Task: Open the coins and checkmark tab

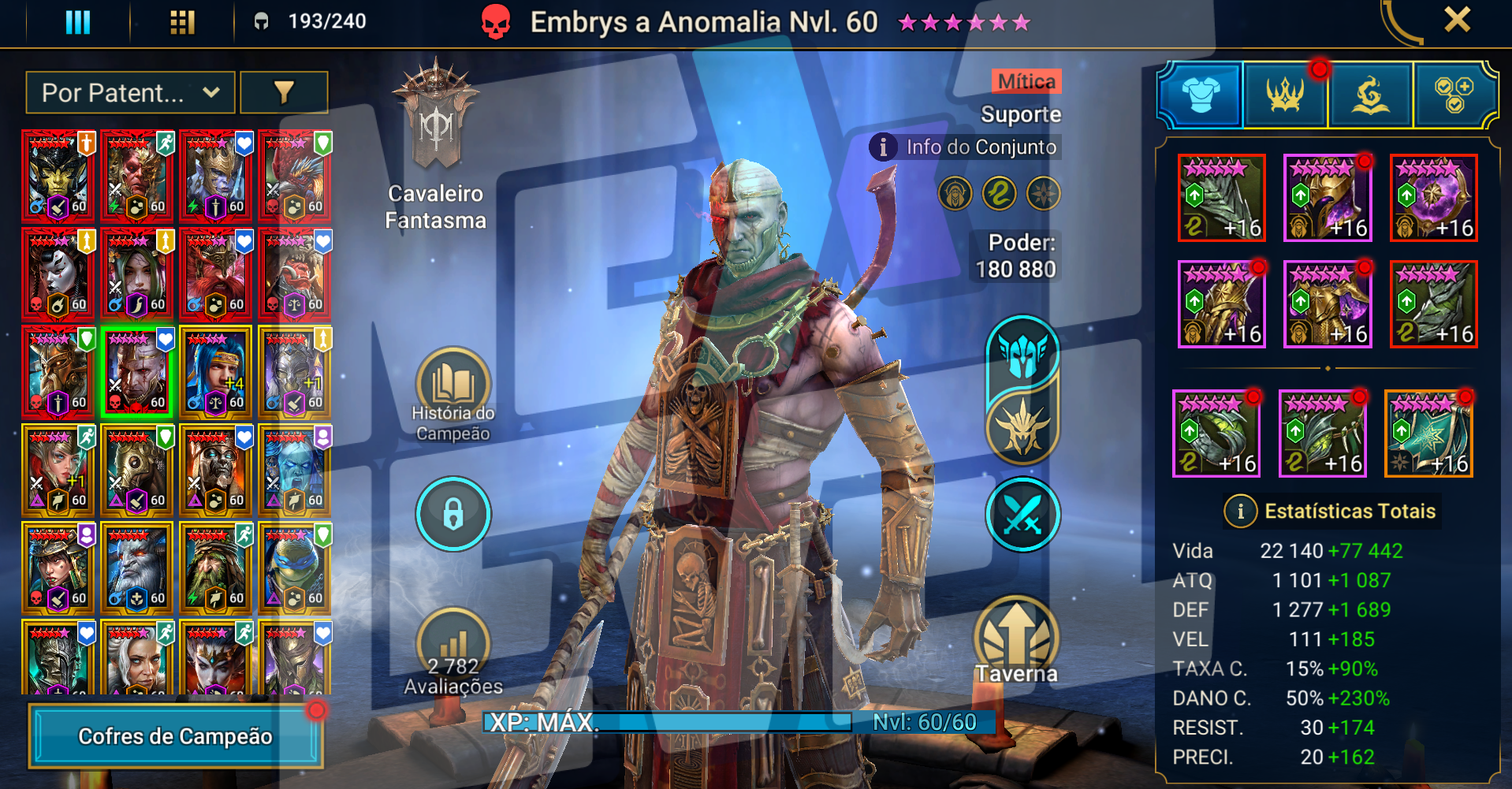Action: (x=1454, y=95)
